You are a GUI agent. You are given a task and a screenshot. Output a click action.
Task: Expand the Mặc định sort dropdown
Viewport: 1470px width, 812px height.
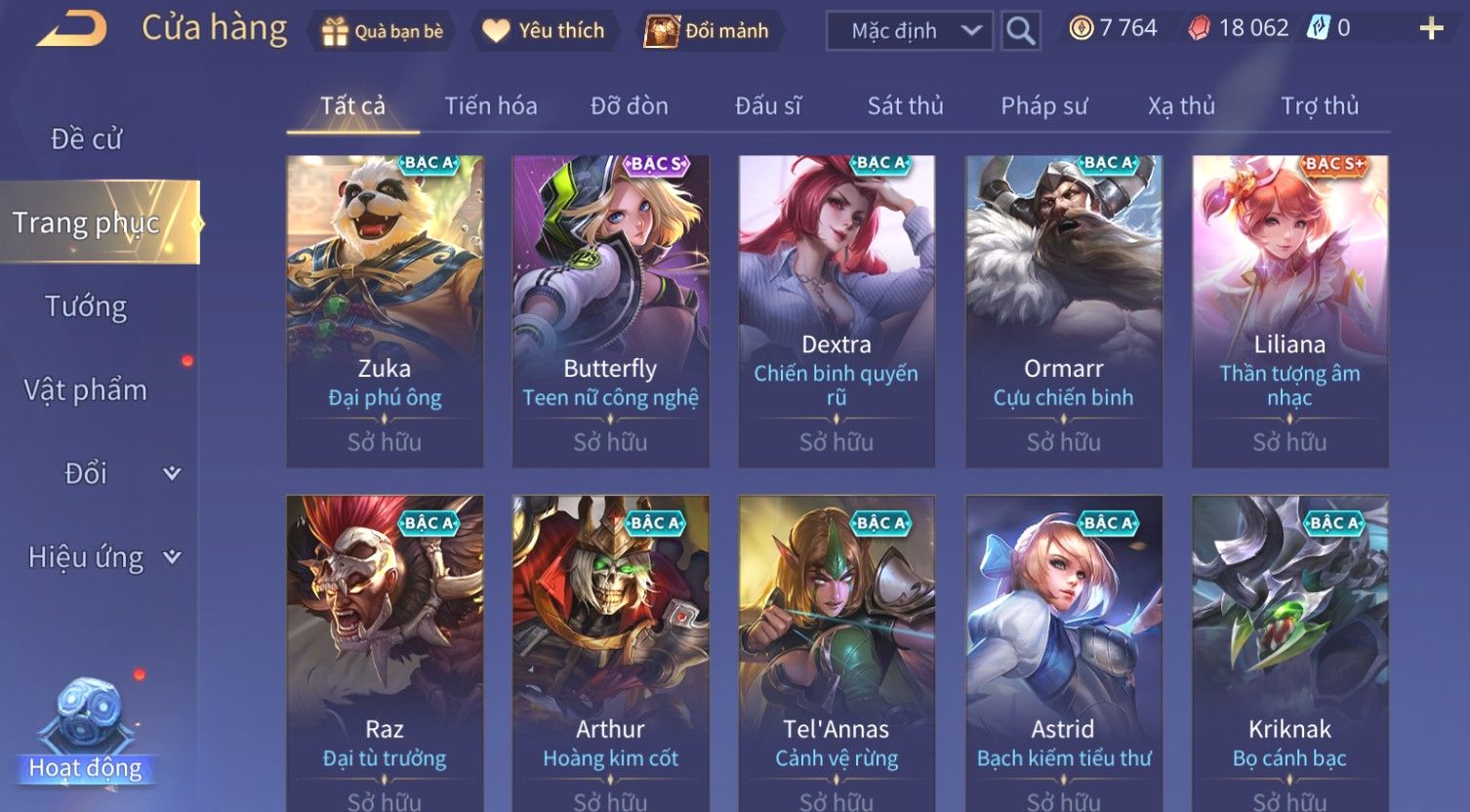pos(909,31)
